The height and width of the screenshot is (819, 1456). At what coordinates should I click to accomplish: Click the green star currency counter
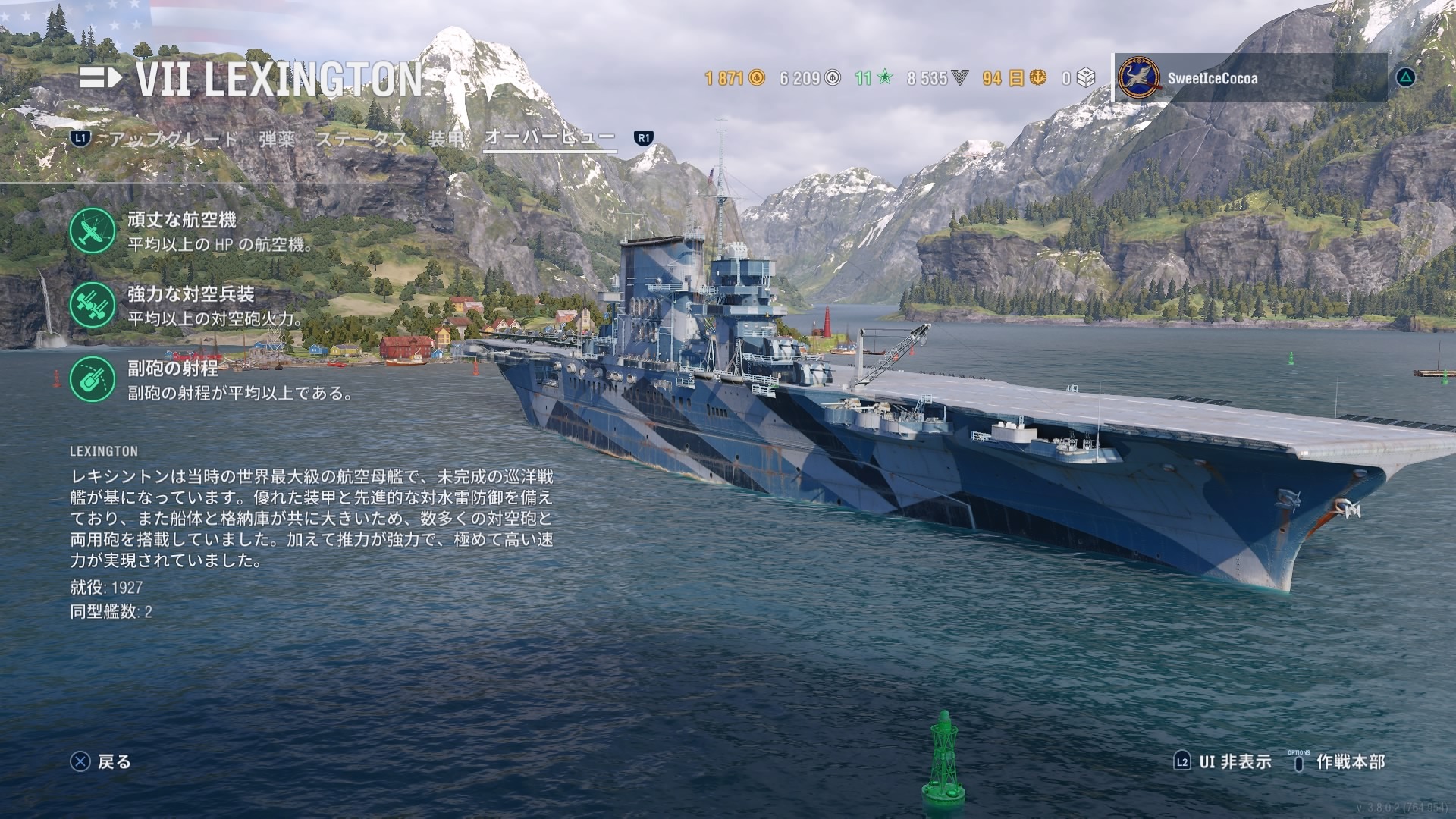point(874,78)
